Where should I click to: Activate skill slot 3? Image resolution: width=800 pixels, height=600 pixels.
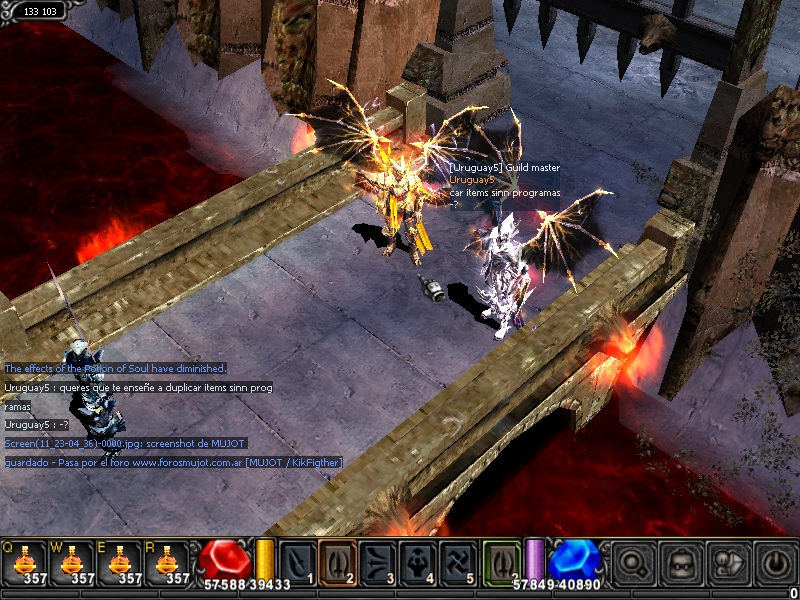pyautogui.click(x=378, y=561)
